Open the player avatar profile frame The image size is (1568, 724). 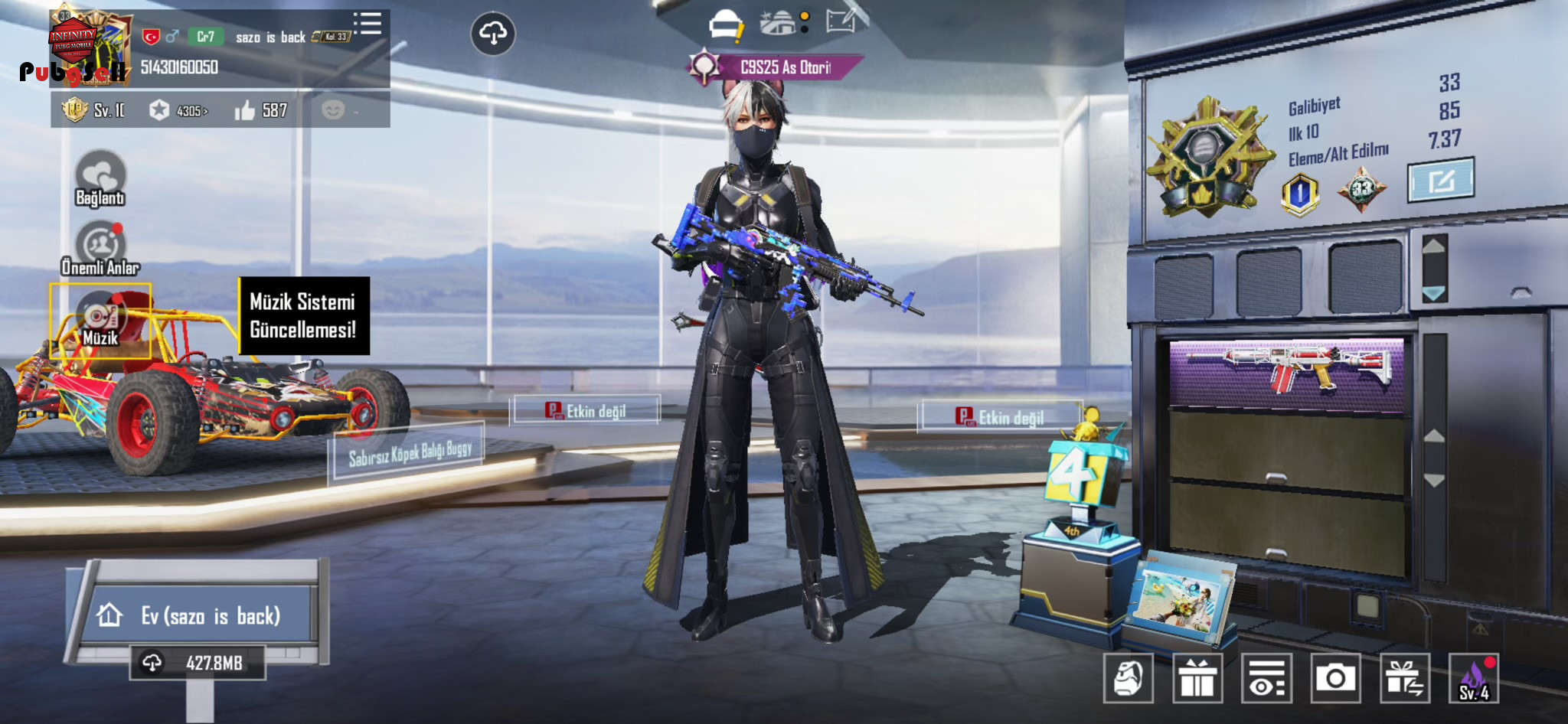(x=90, y=46)
